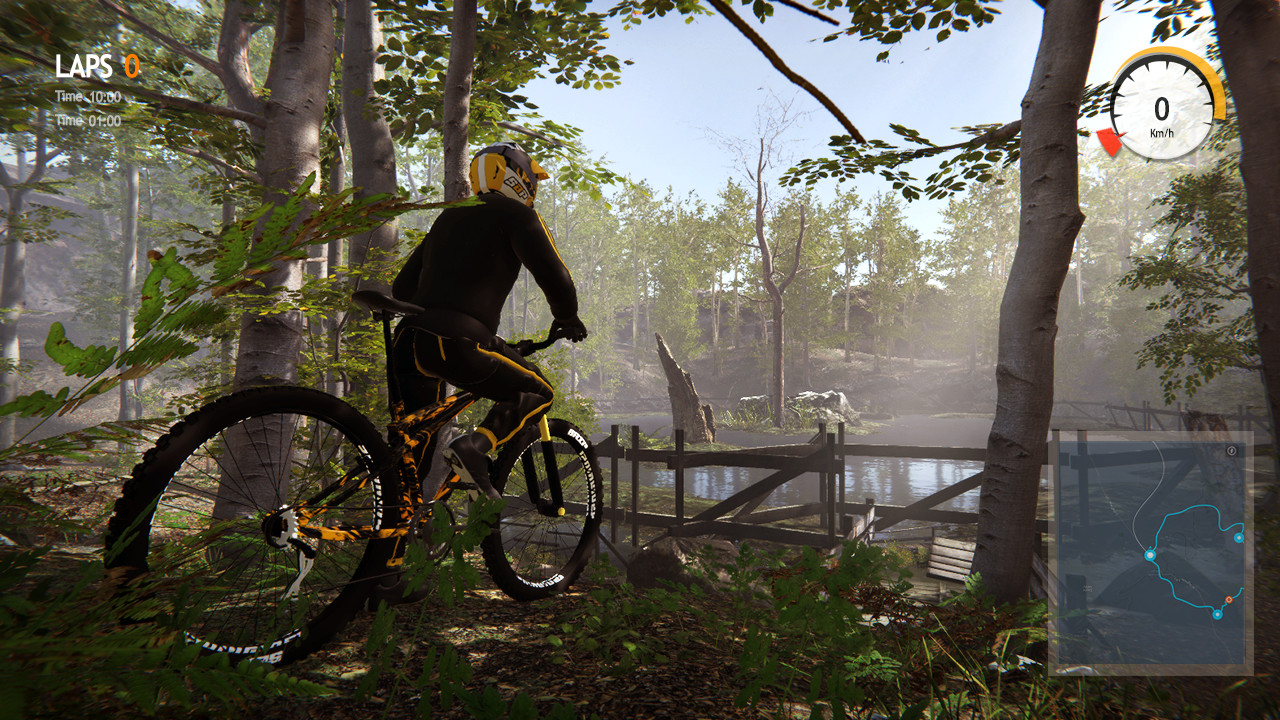
Task: Select the orange checkpoint marker on the minimap
Action: tap(1229, 599)
